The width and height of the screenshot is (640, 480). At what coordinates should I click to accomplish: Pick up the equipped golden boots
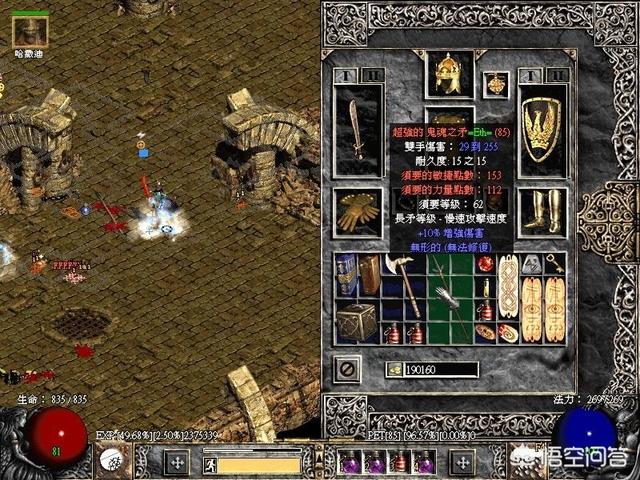542,212
